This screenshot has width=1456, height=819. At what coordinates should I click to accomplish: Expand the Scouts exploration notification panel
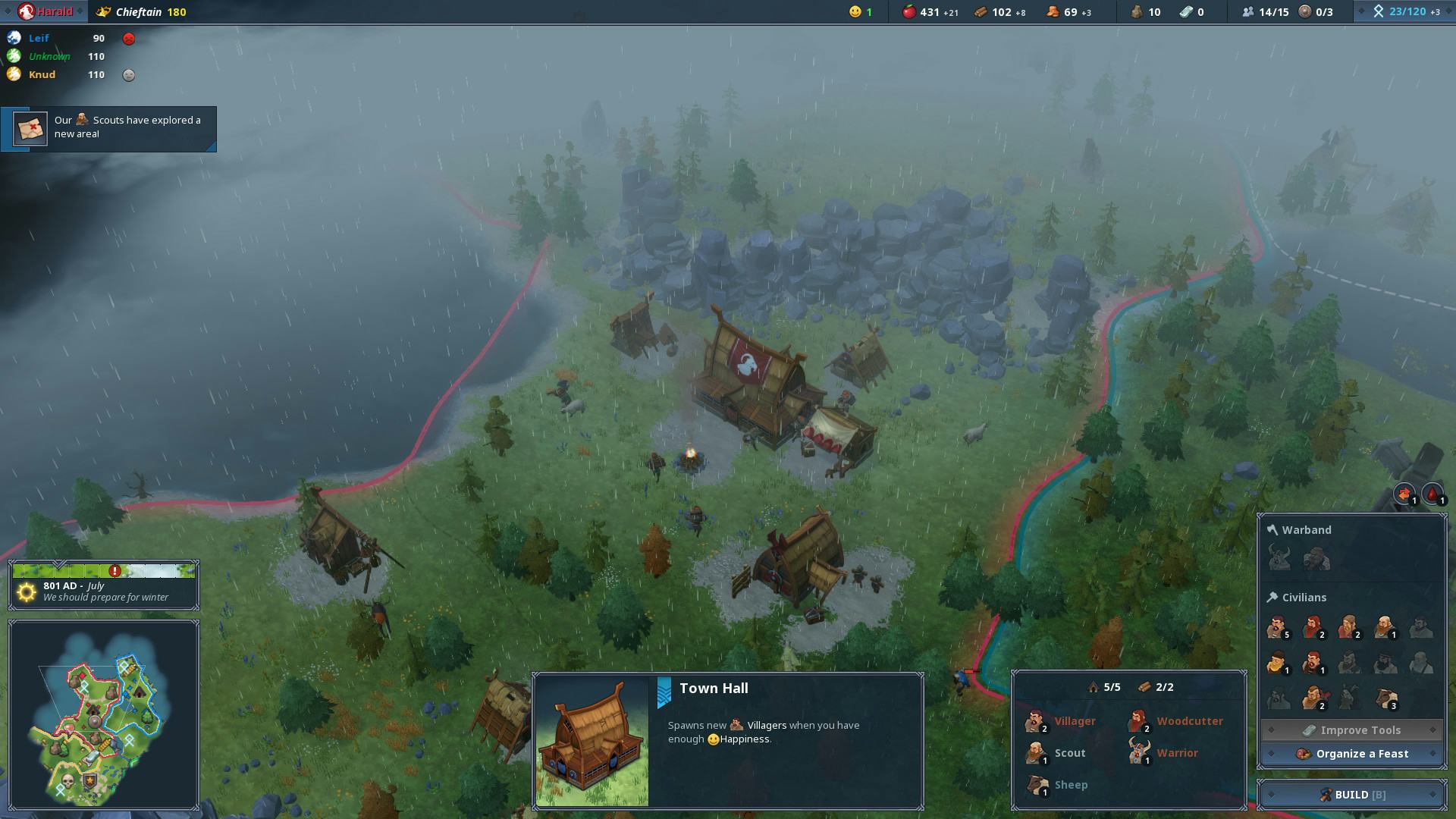pos(108,128)
